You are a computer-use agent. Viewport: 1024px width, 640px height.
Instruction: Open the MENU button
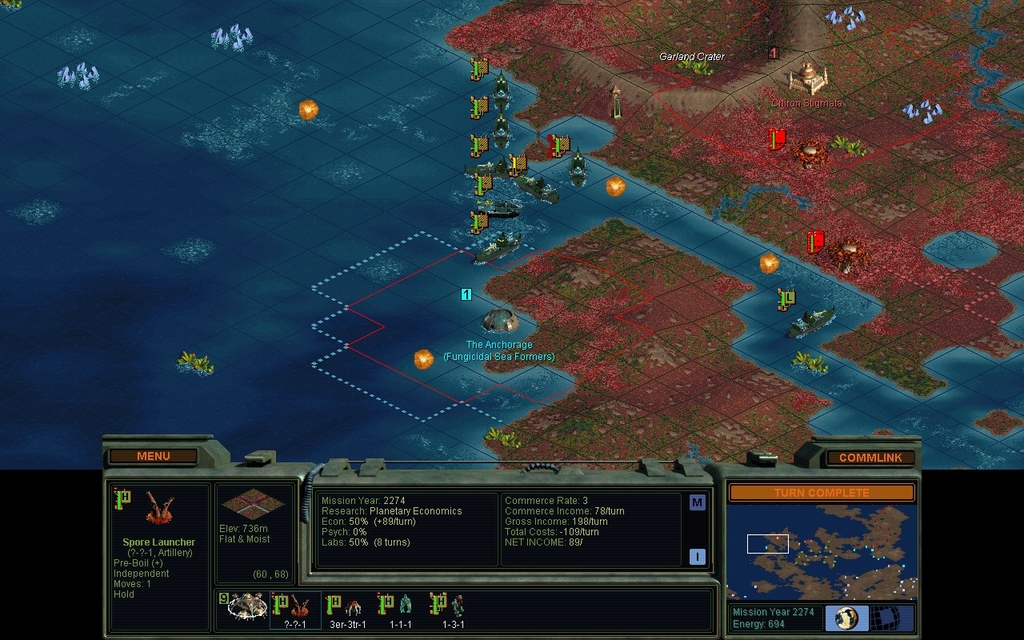pyautogui.click(x=153, y=456)
